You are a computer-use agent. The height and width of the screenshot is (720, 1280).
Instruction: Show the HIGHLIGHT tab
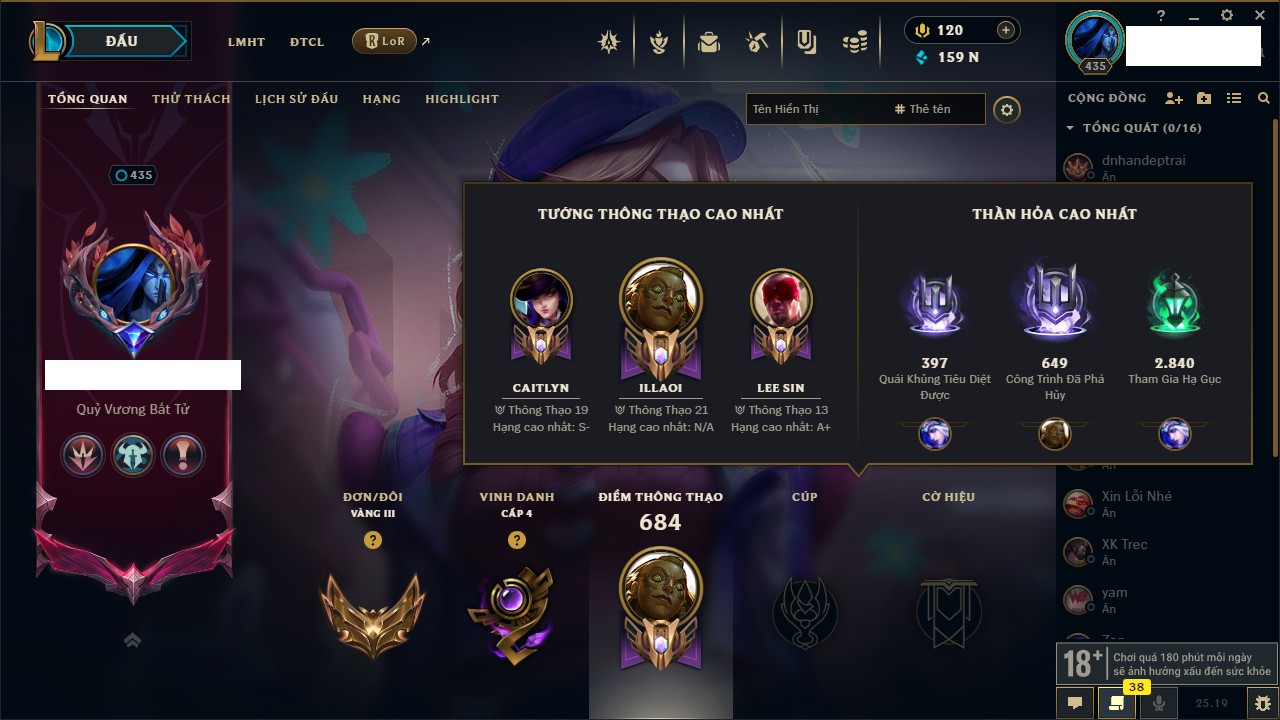461,99
